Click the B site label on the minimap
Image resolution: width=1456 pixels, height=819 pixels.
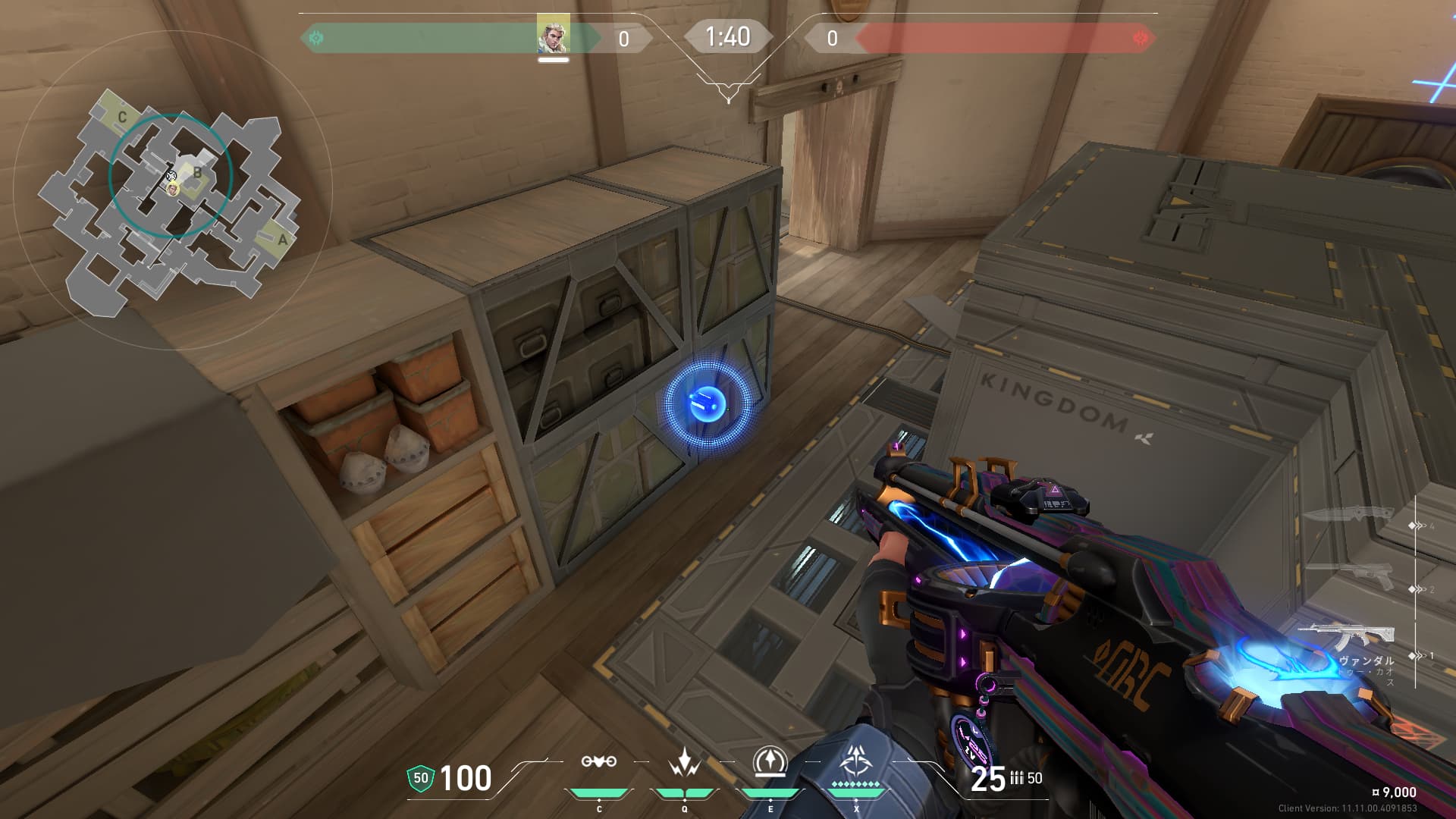pos(197,173)
